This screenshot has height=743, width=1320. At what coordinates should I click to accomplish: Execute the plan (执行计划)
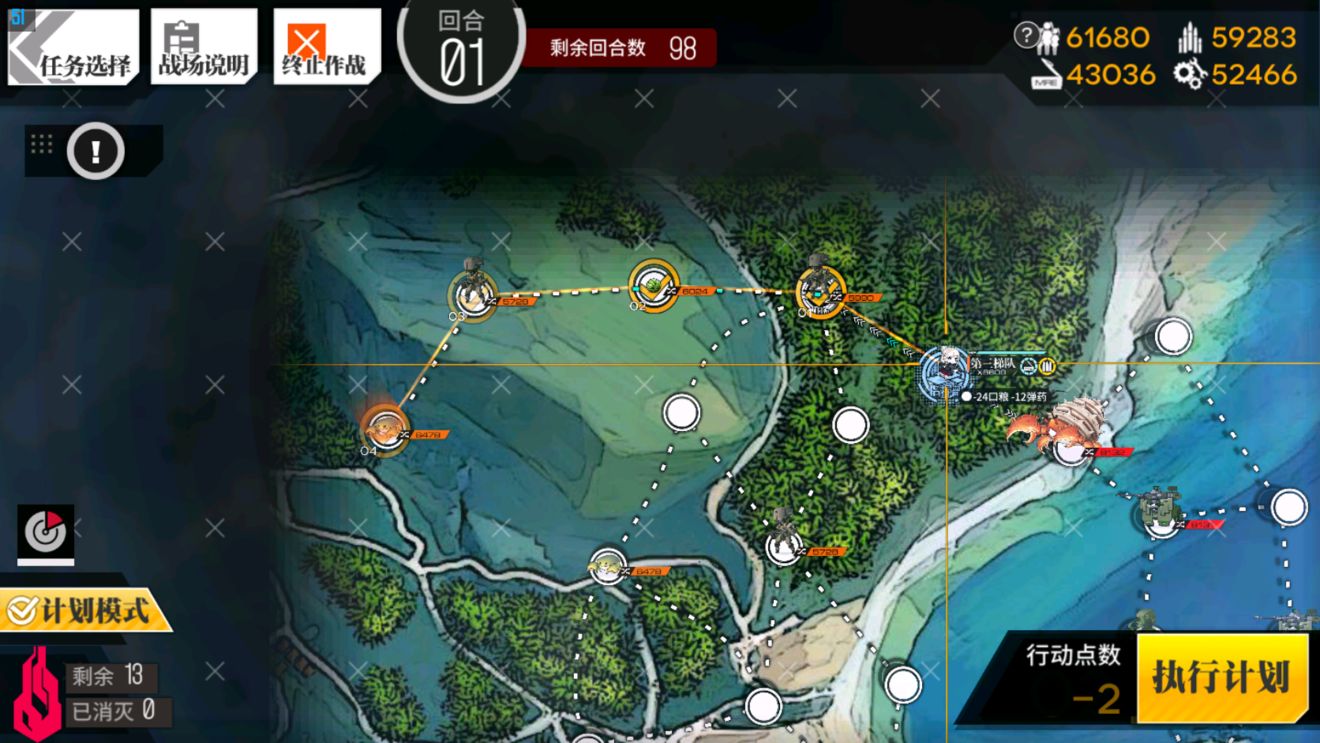point(1221,677)
